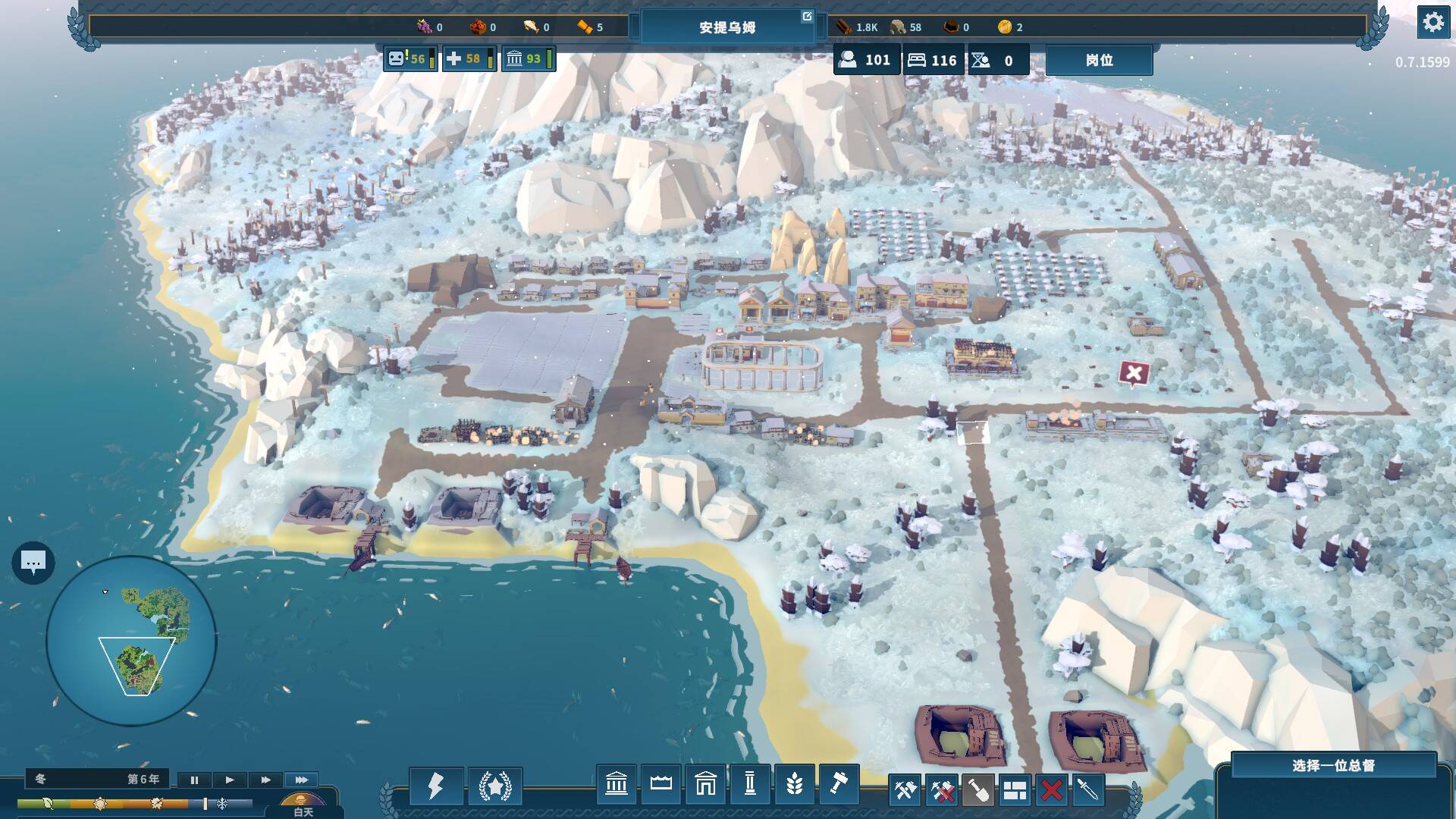Image resolution: width=1456 pixels, height=819 pixels.
Task: Set game to normal play speed
Action: tap(230, 780)
